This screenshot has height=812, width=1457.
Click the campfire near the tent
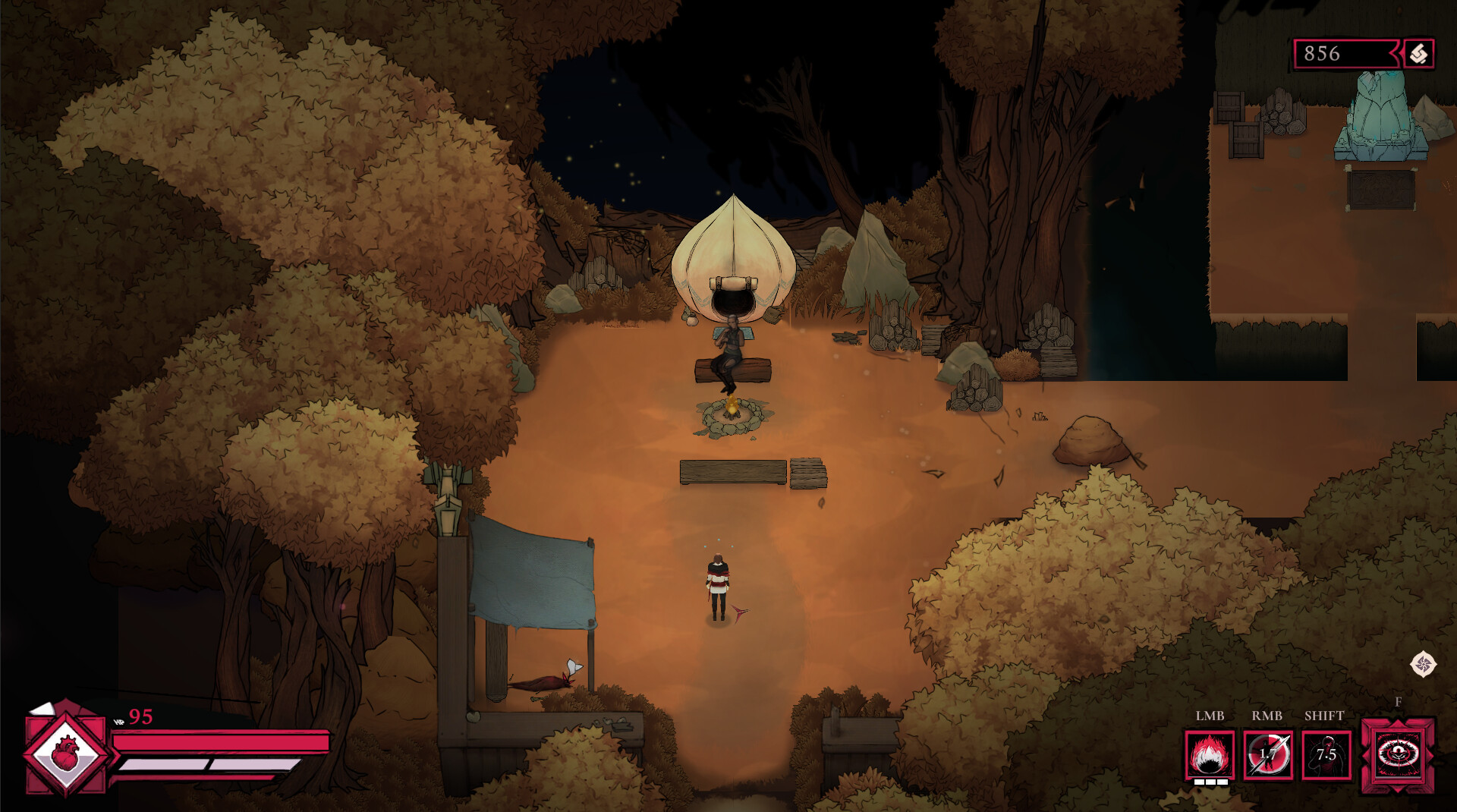coord(732,410)
